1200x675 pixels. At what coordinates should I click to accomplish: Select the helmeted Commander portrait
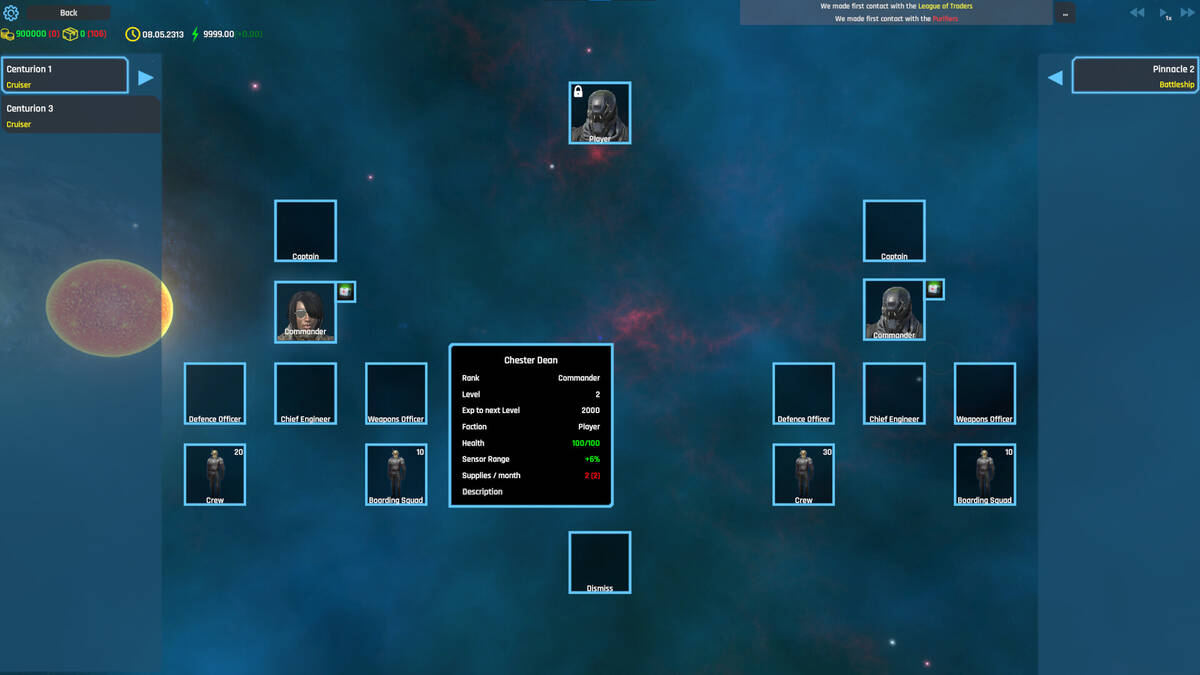click(x=894, y=310)
